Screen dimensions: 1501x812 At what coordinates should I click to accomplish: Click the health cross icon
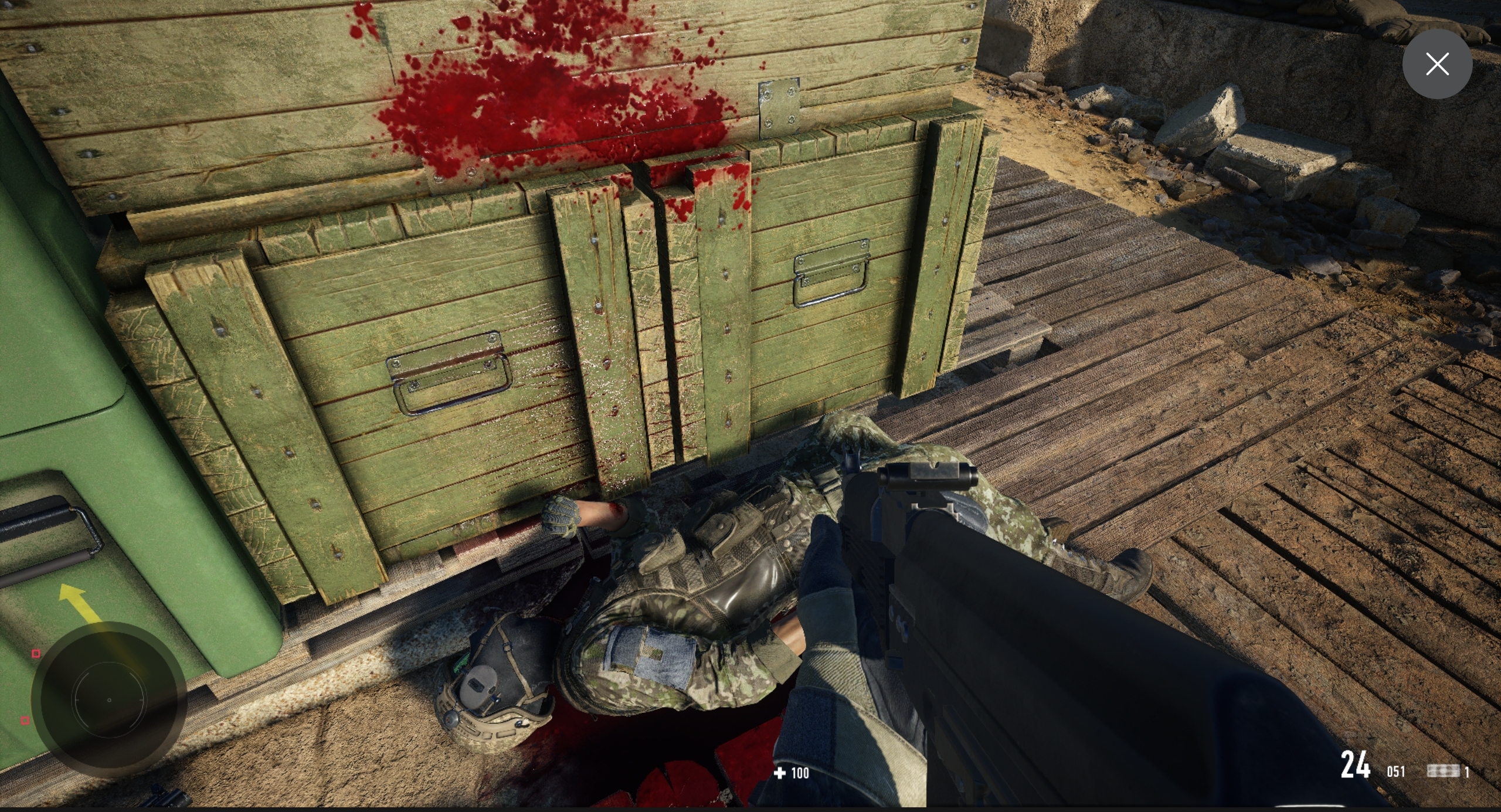tap(780, 773)
